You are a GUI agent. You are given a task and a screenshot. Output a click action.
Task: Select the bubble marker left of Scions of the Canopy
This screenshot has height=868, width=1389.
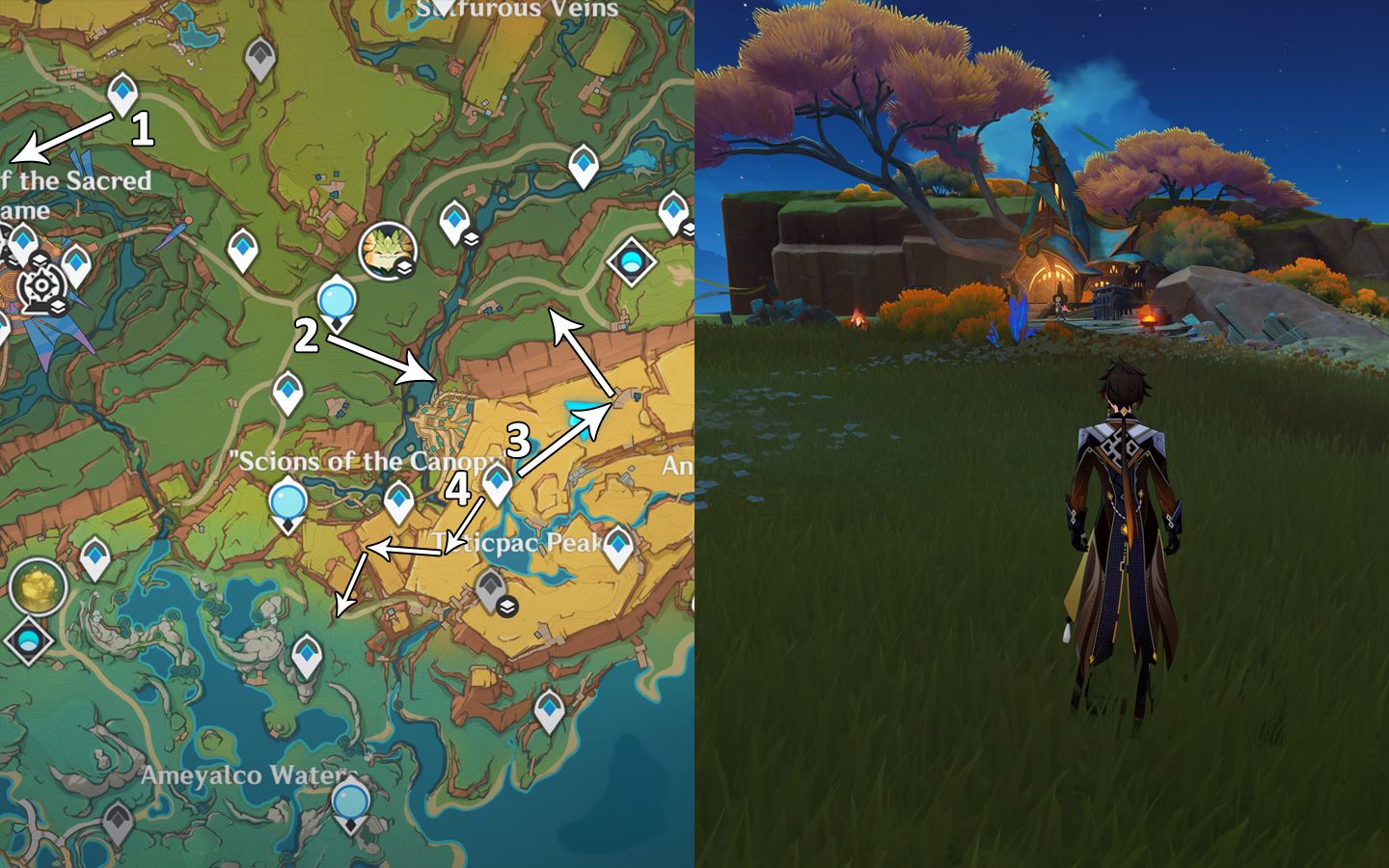pyautogui.click(x=286, y=502)
